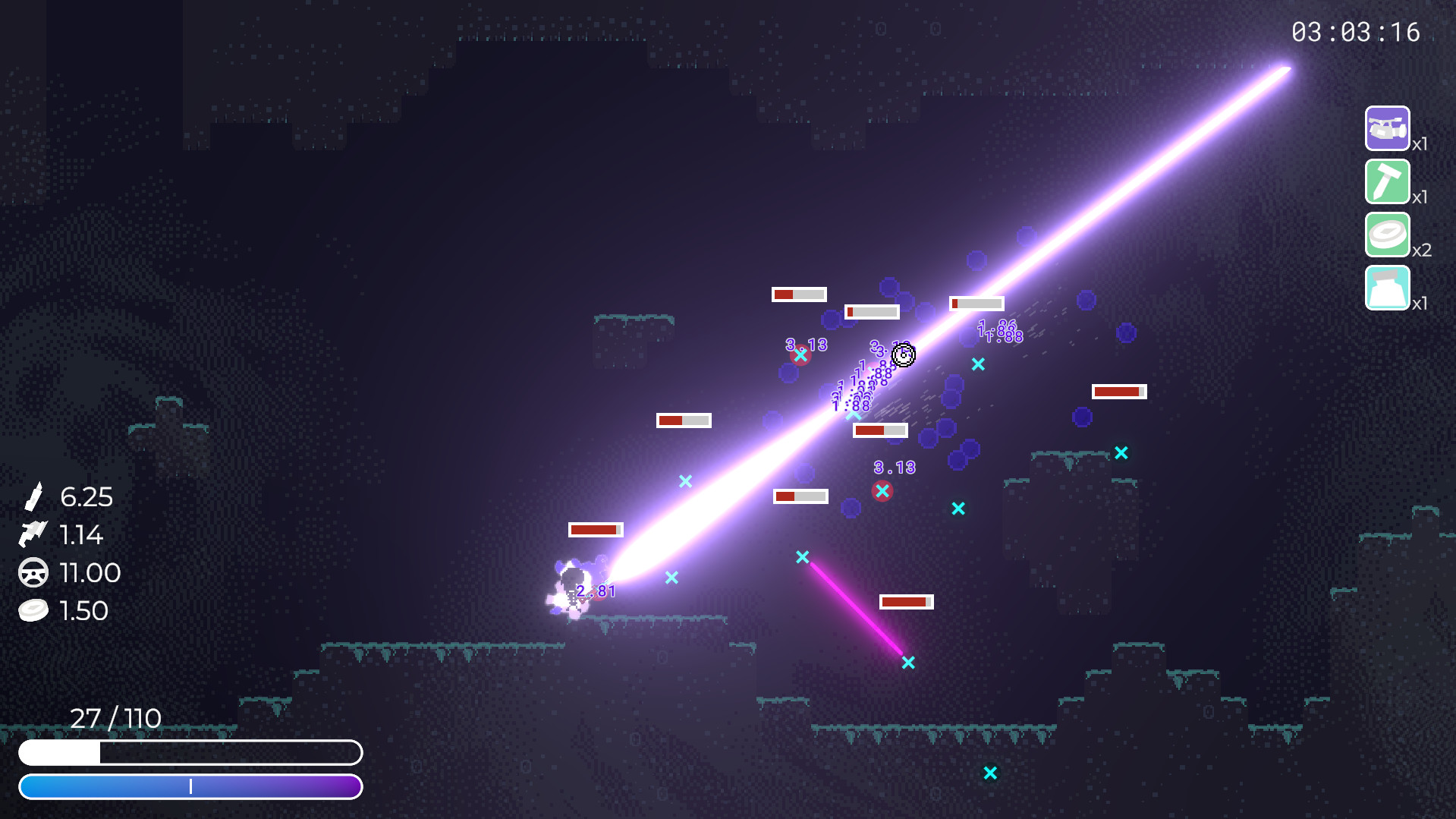Select the purple video camera item x1
The width and height of the screenshot is (1456, 819).
point(1387,128)
